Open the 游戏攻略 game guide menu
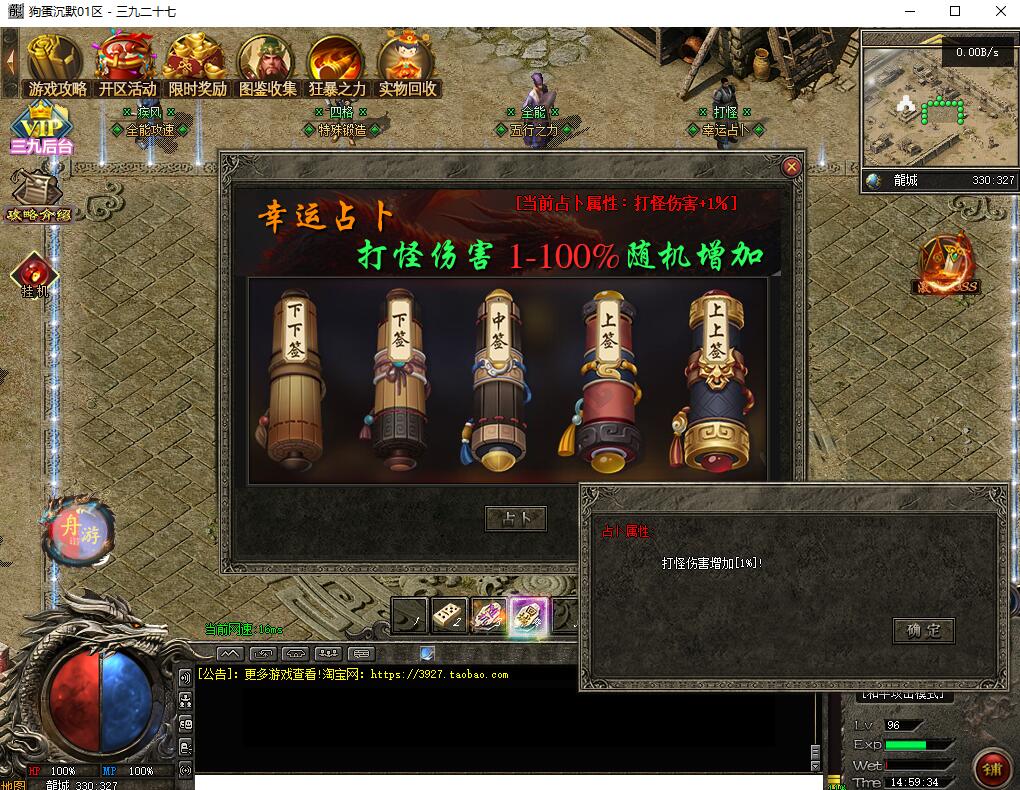The height and width of the screenshot is (790, 1020). point(57,65)
